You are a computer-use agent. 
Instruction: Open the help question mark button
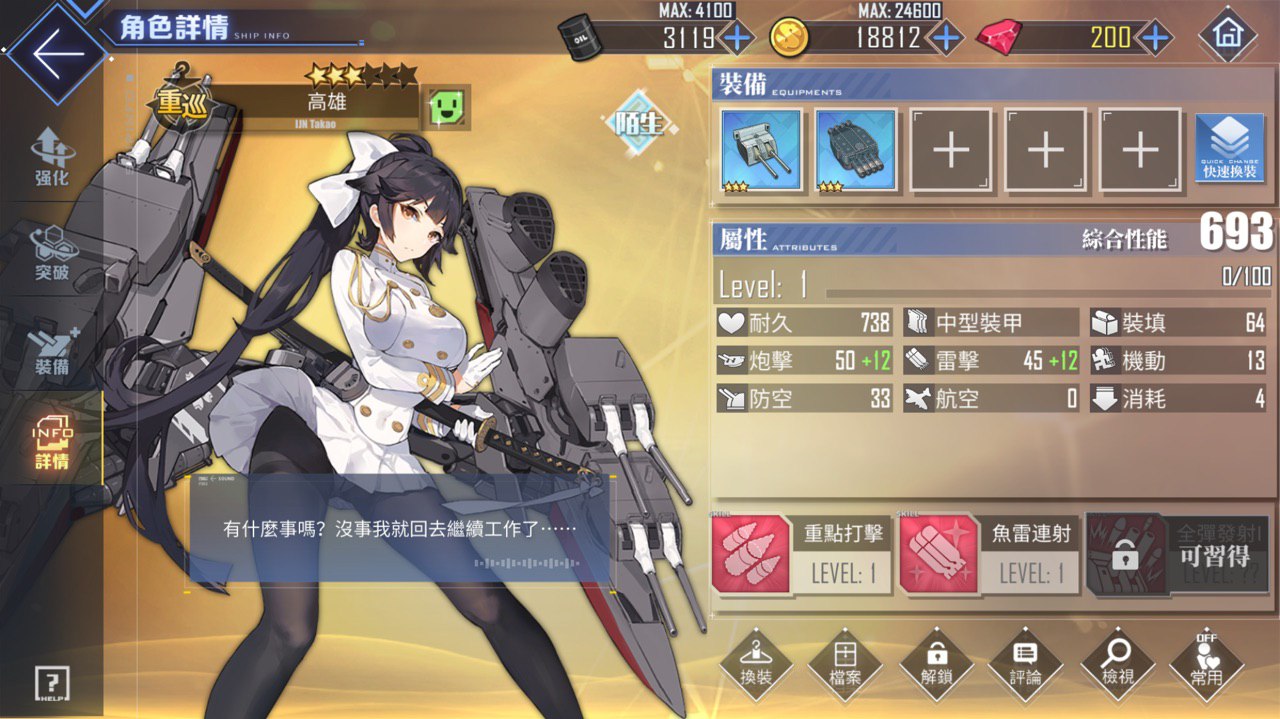(x=51, y=683)
